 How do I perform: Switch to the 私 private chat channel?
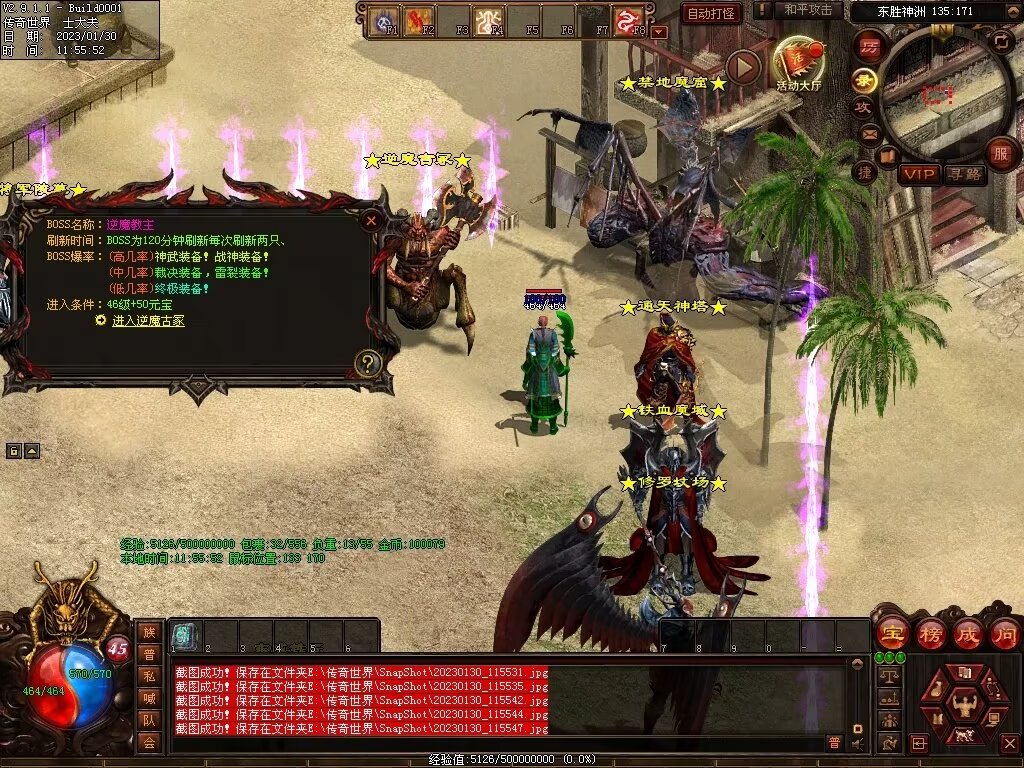click(x=149, y=677)
